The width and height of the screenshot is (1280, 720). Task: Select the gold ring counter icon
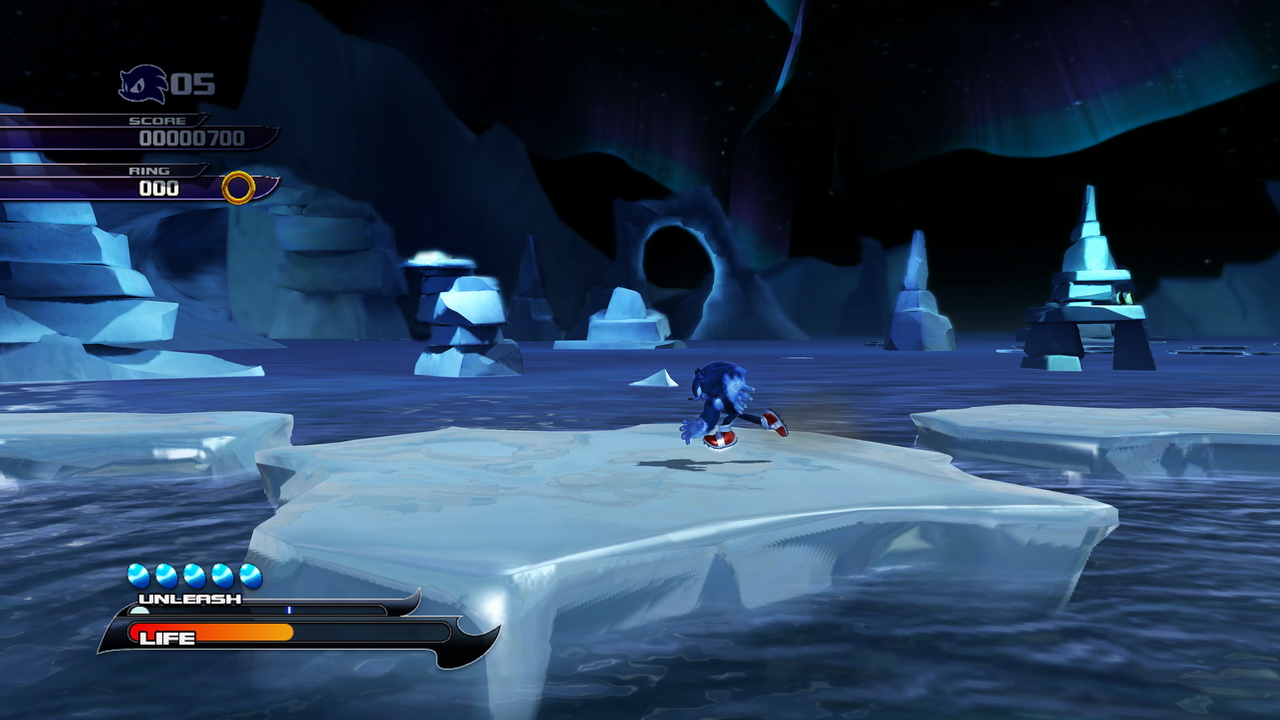click(x=238, y=187)
